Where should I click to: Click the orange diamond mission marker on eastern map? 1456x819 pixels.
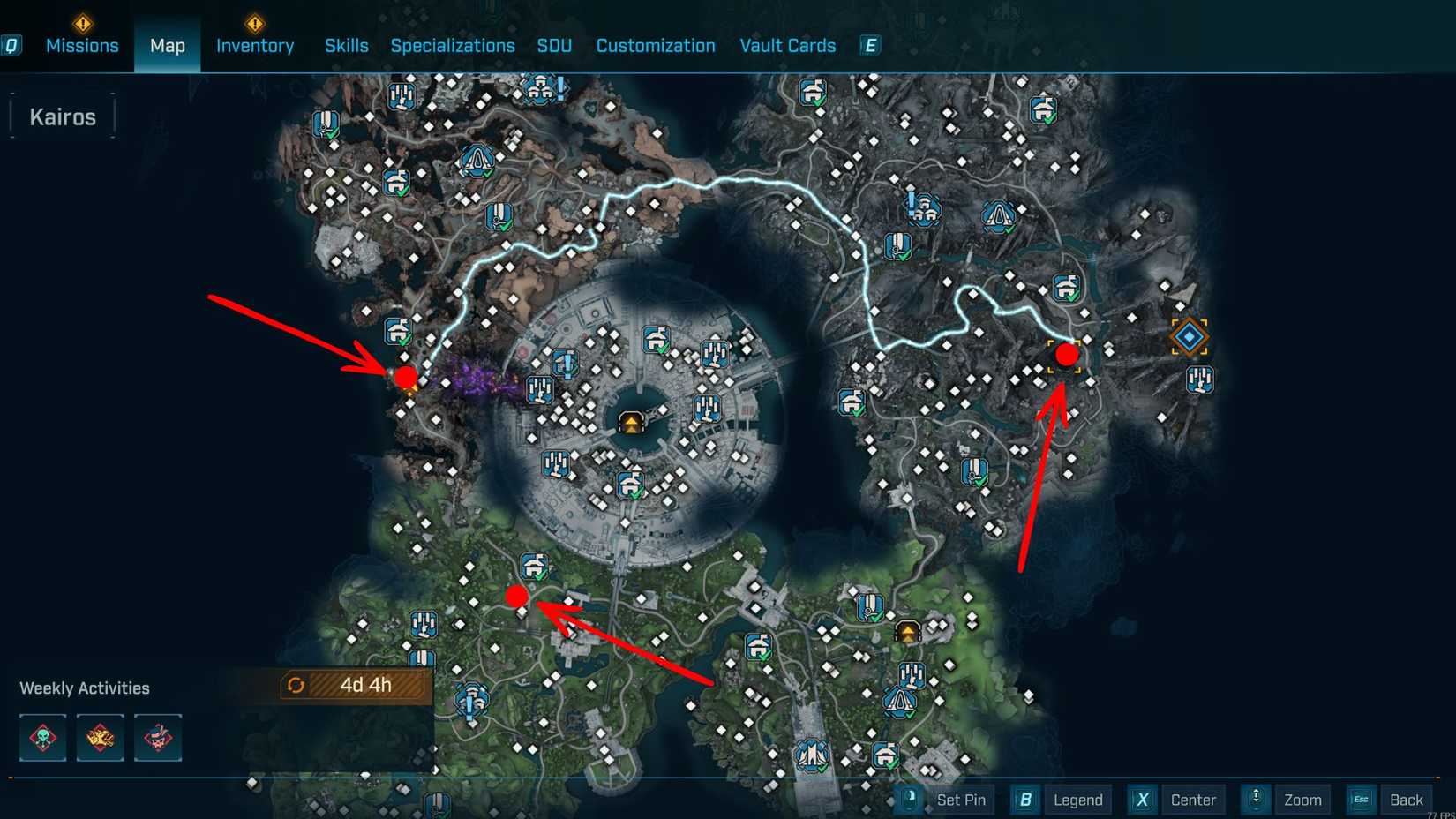pyautogui.click(x=1189, y=336)
